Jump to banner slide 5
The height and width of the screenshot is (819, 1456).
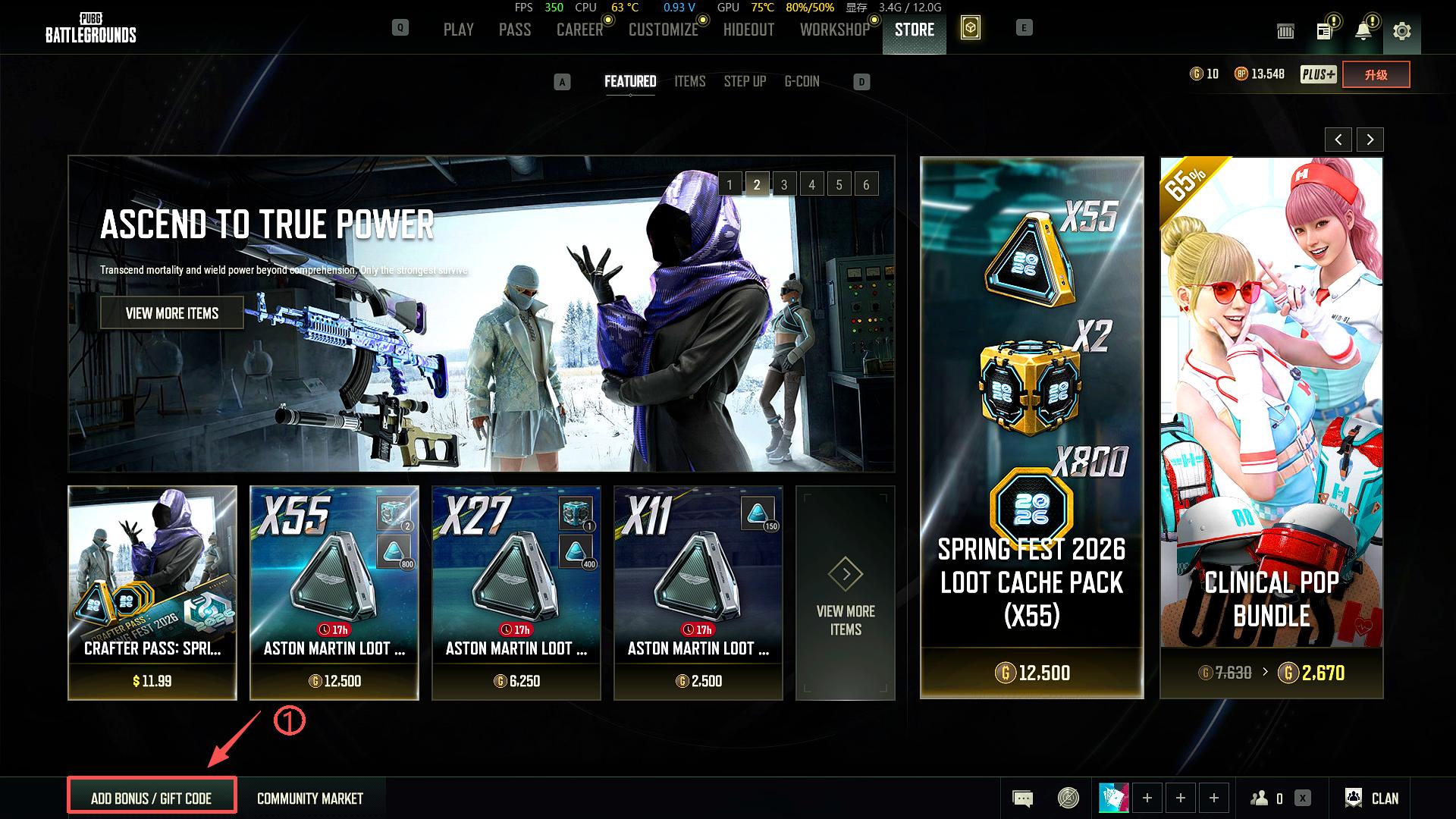839,184
